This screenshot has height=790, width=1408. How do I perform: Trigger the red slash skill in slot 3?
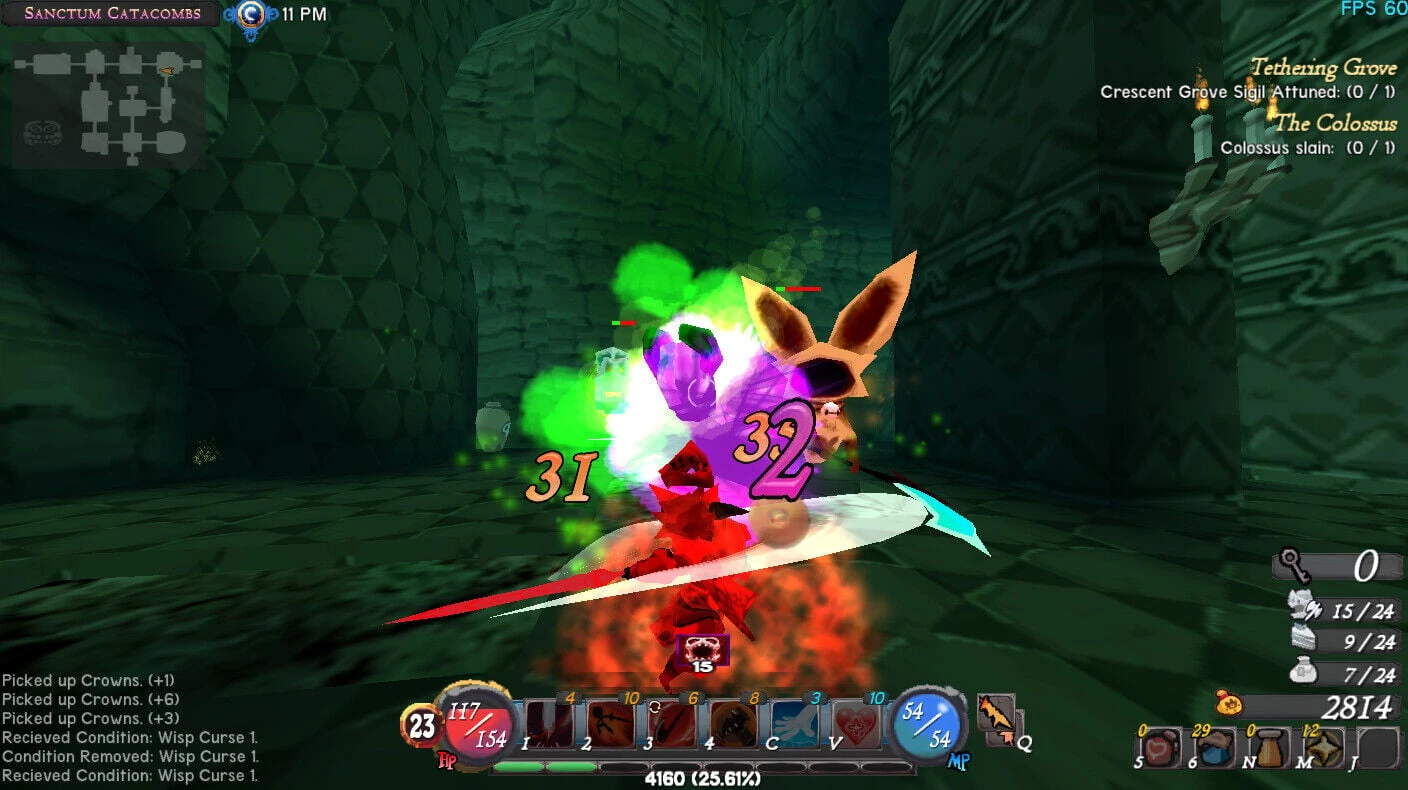pos(671,725)
